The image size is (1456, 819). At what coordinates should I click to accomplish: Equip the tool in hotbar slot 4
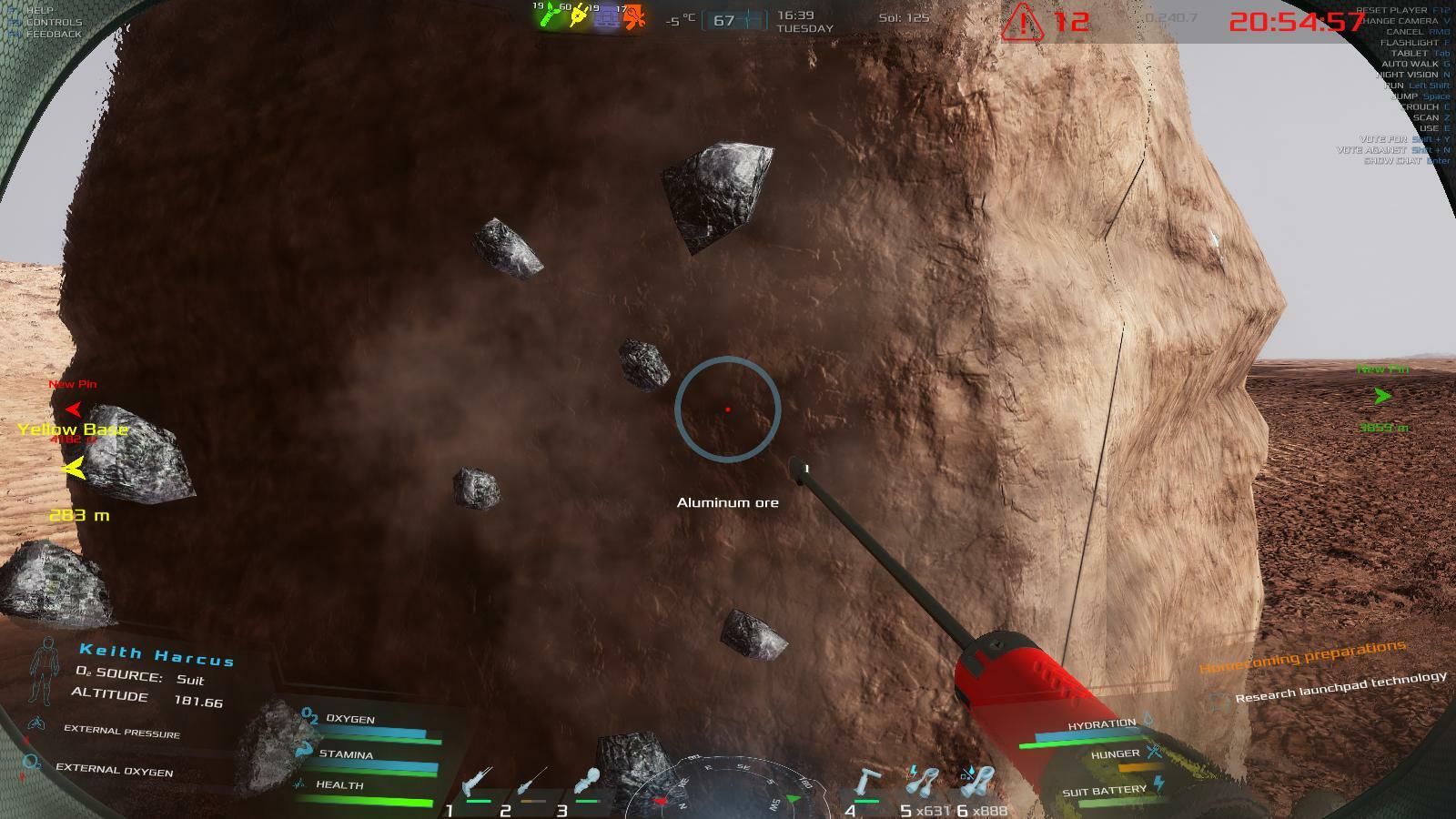pyautogui.click(x=870, y=782)
